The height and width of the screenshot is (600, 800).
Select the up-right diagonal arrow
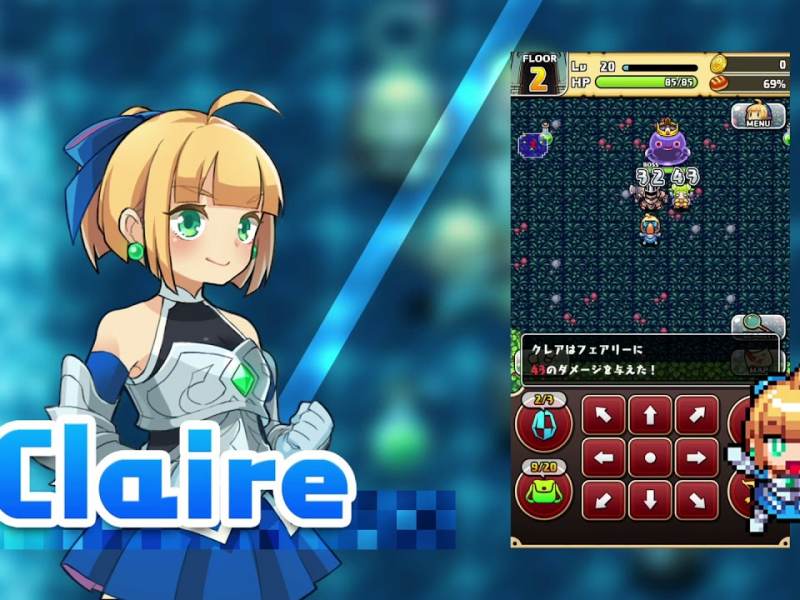(697, 415)
